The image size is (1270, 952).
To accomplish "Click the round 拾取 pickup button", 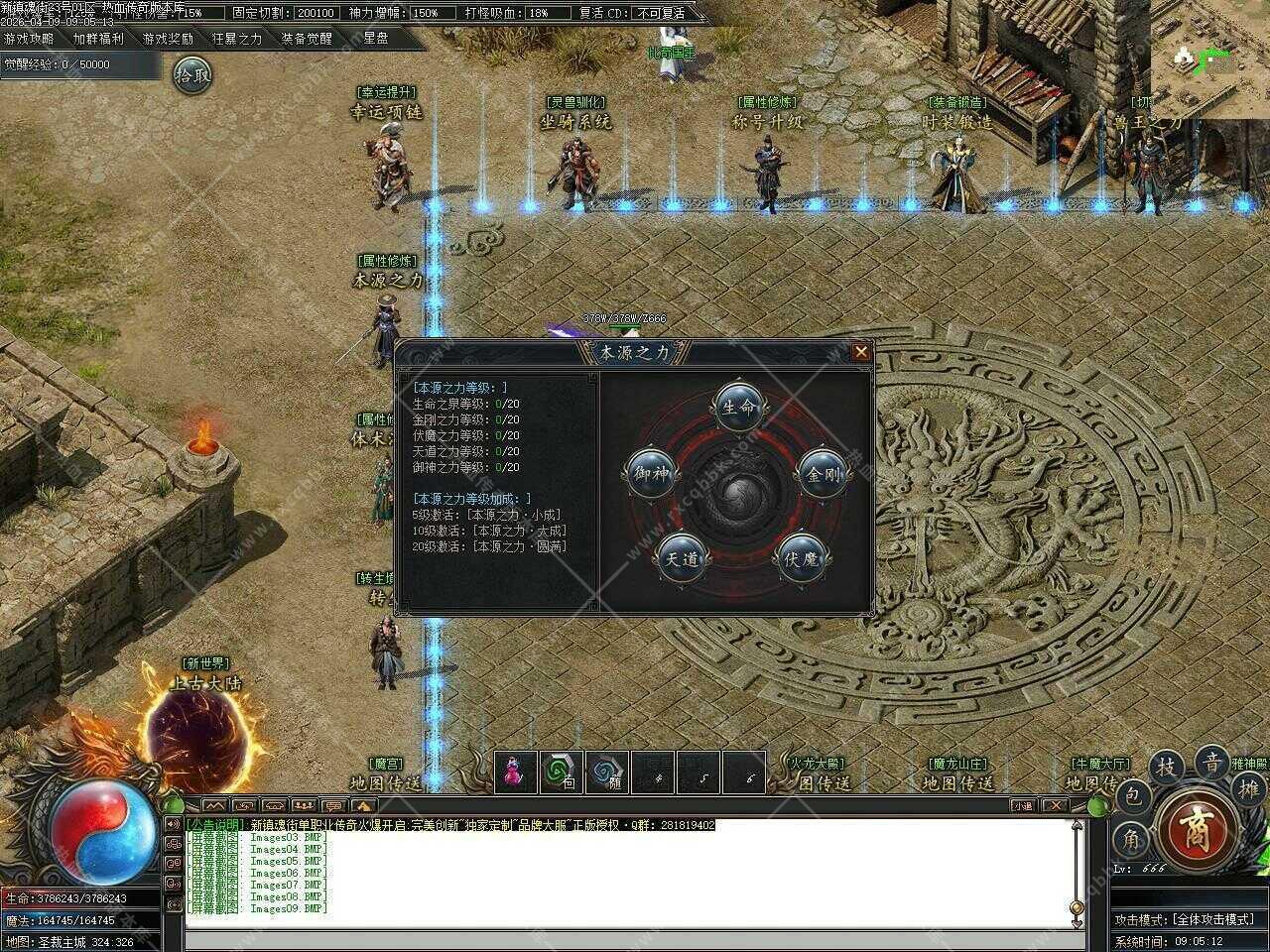I will click(192, 73).
